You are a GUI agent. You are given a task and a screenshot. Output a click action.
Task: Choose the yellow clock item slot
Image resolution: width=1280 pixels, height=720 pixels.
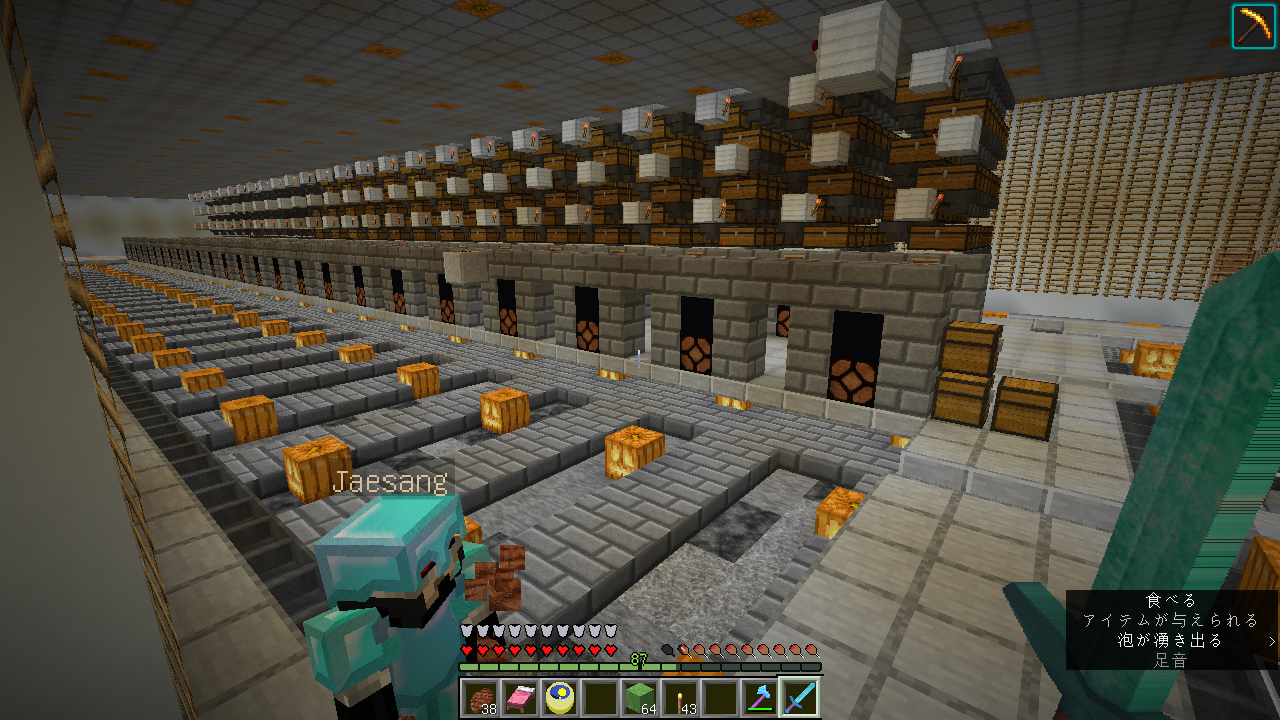pos(560,697)
